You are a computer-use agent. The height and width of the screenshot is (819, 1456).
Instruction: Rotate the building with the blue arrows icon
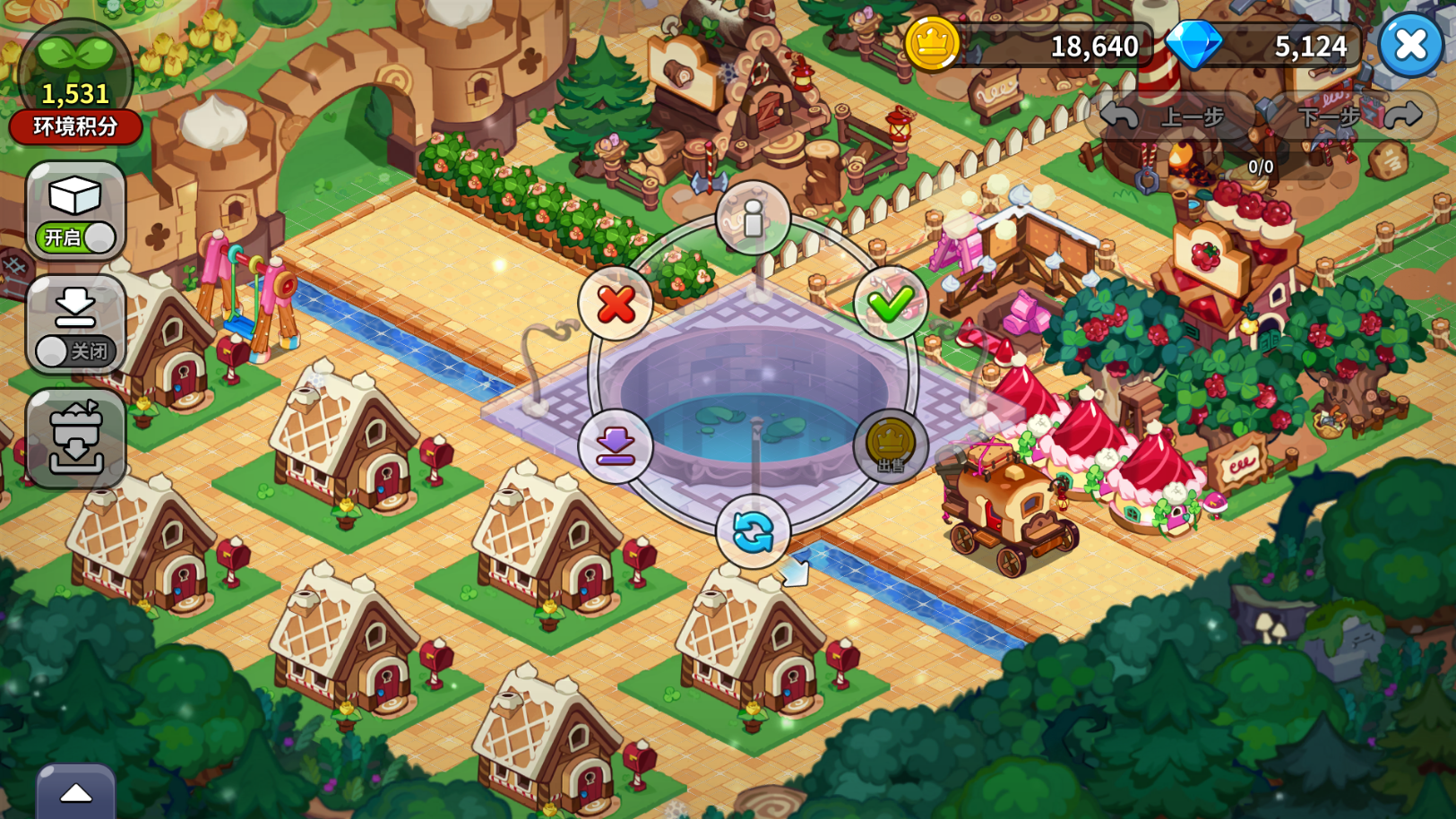(753, 532)
